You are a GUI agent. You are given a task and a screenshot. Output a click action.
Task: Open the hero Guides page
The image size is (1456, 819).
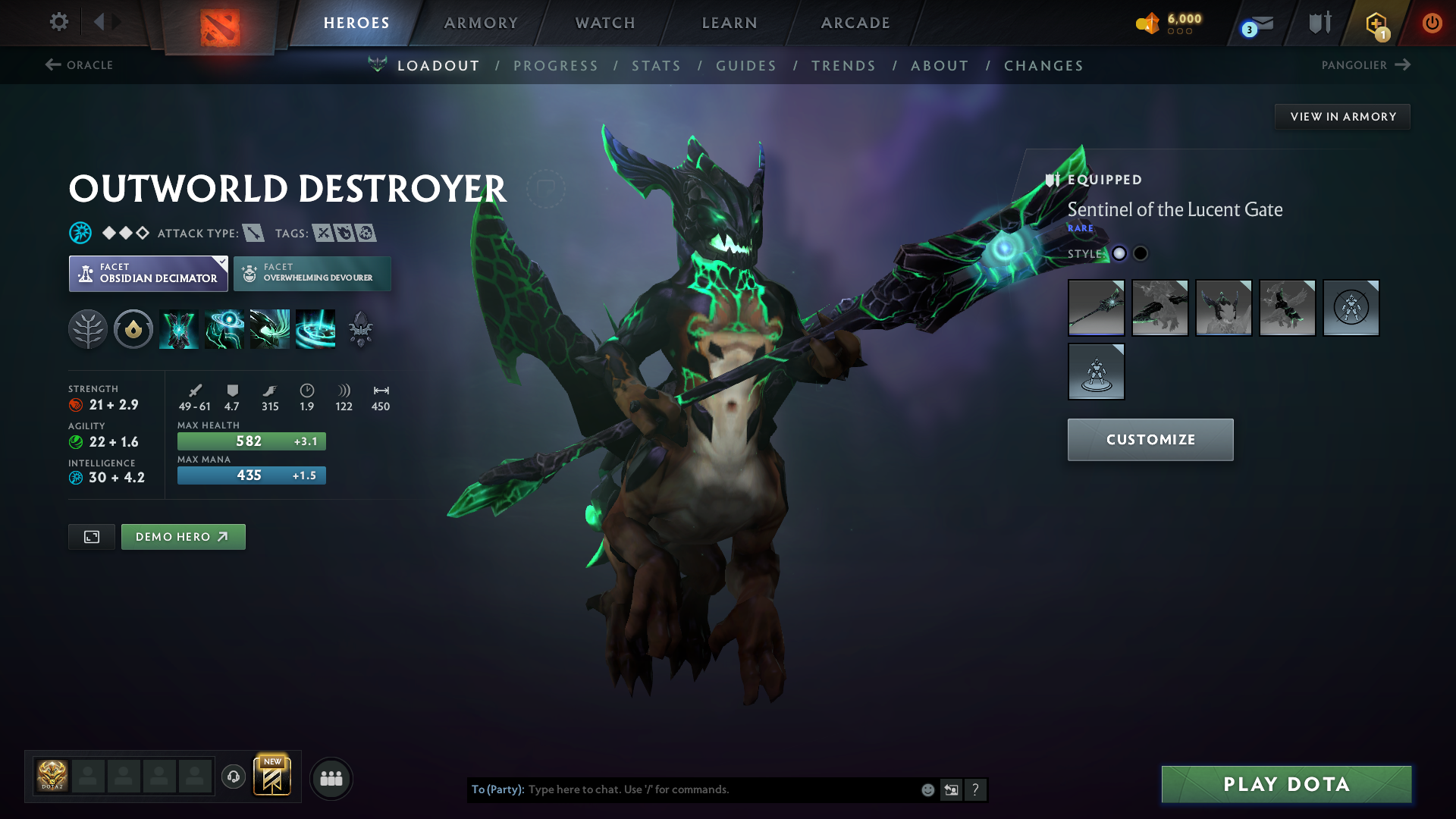[x=746, y=66]
